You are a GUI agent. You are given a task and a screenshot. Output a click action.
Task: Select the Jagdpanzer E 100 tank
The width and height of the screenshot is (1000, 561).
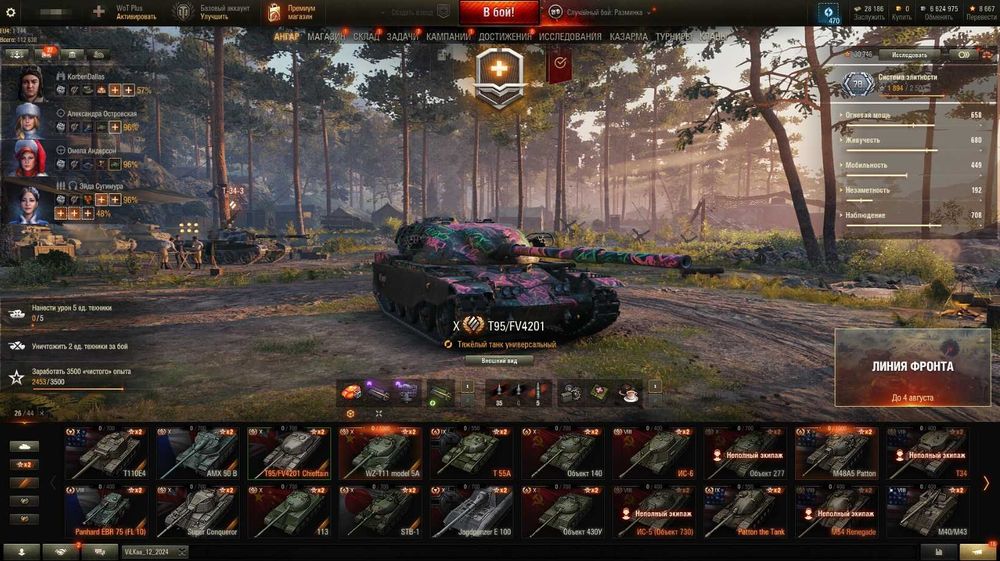(471, 511)
